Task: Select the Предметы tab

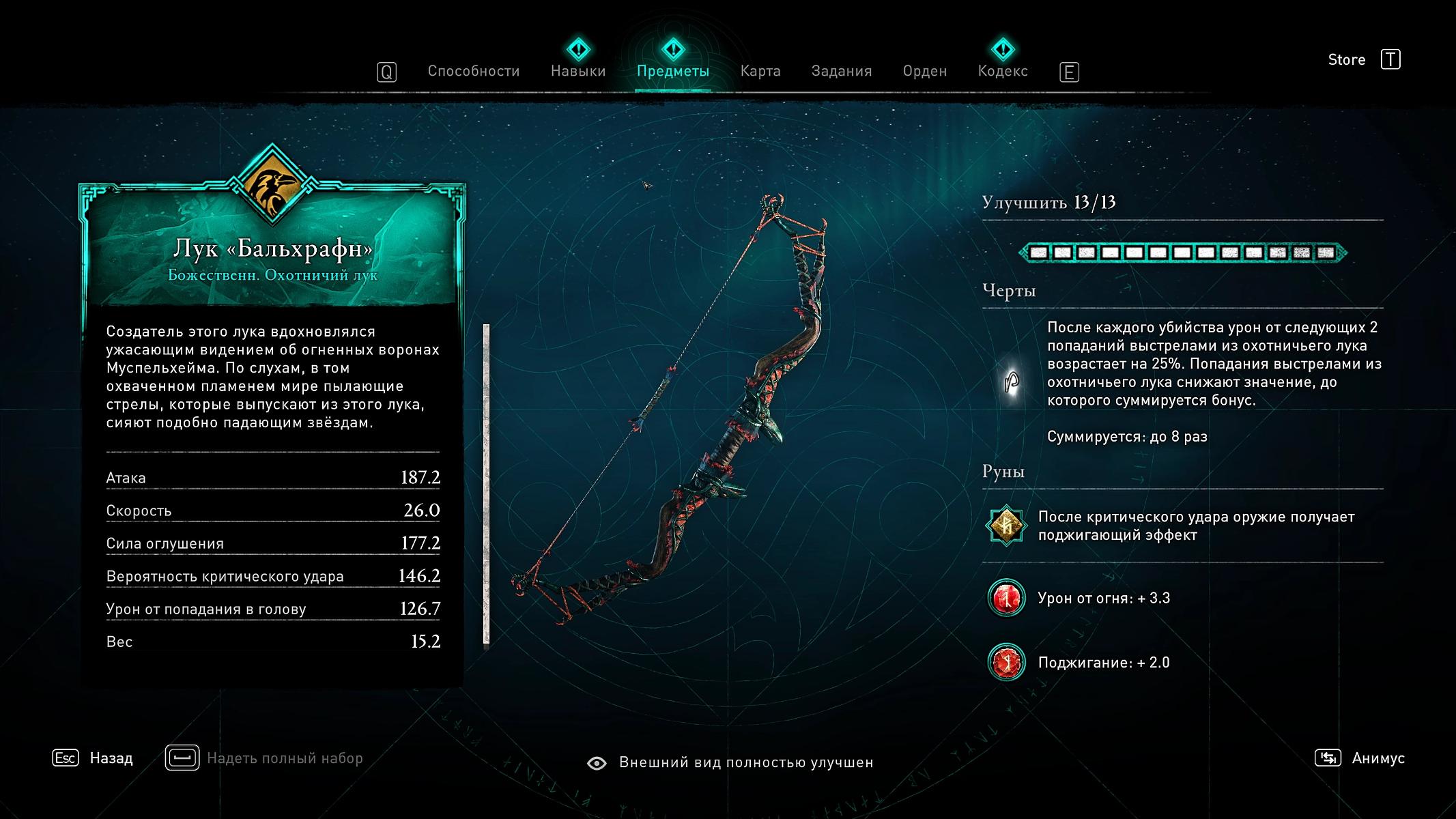Action: coord(672,71)
